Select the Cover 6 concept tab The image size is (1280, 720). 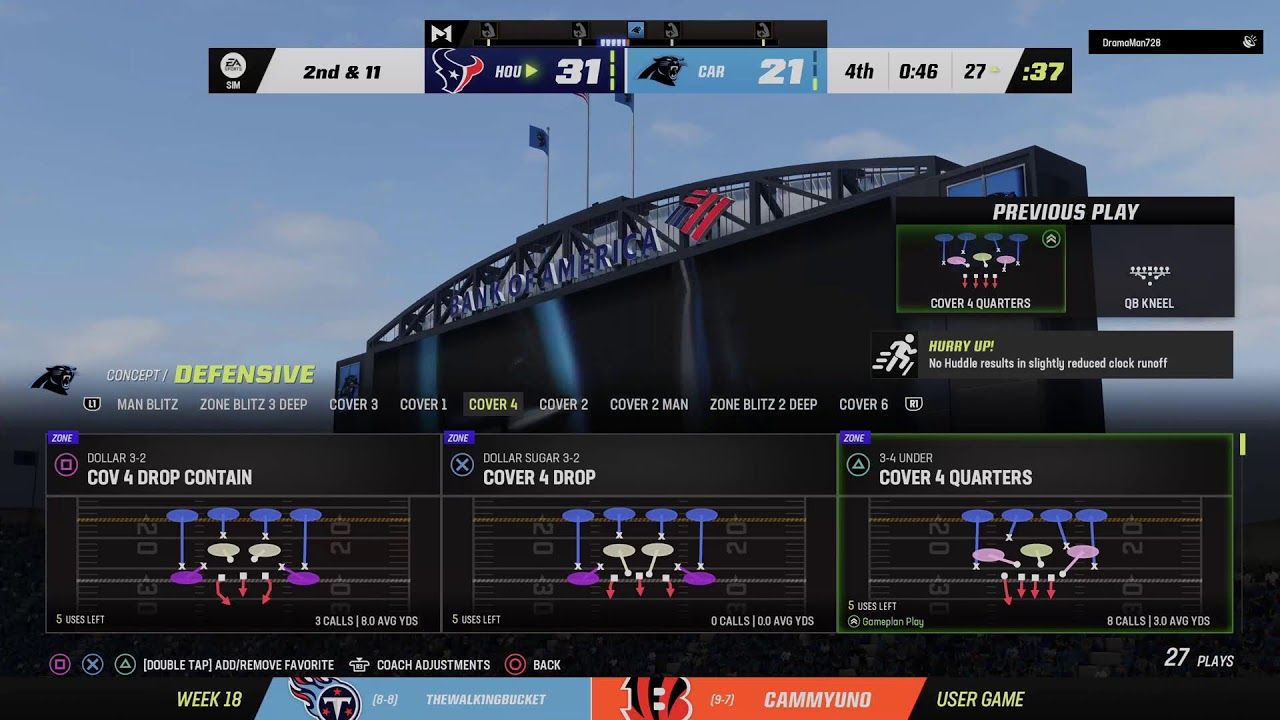[x=863, y=404]
